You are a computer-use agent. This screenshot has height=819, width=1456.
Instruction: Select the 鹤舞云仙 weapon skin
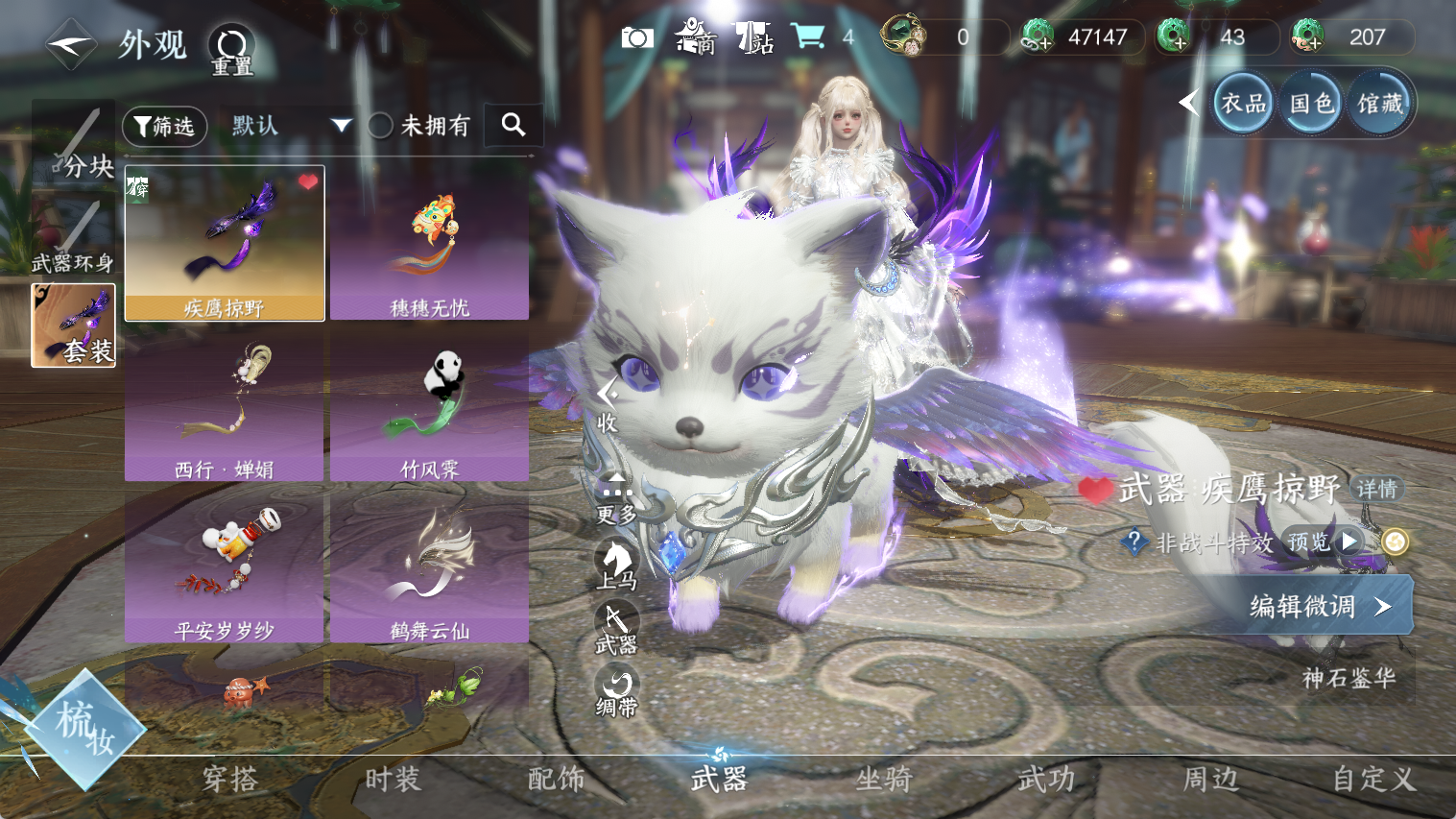point(429,566)
